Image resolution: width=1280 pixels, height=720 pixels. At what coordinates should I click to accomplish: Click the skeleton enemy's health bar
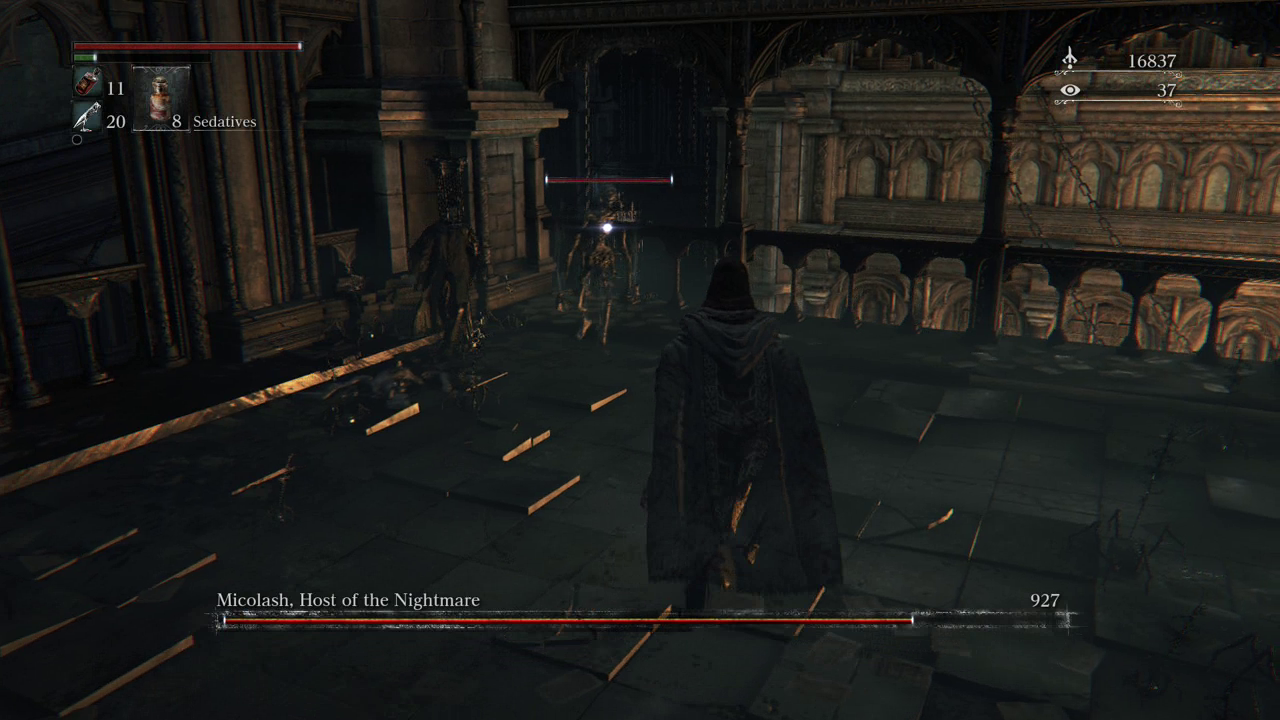coord(607,180)
